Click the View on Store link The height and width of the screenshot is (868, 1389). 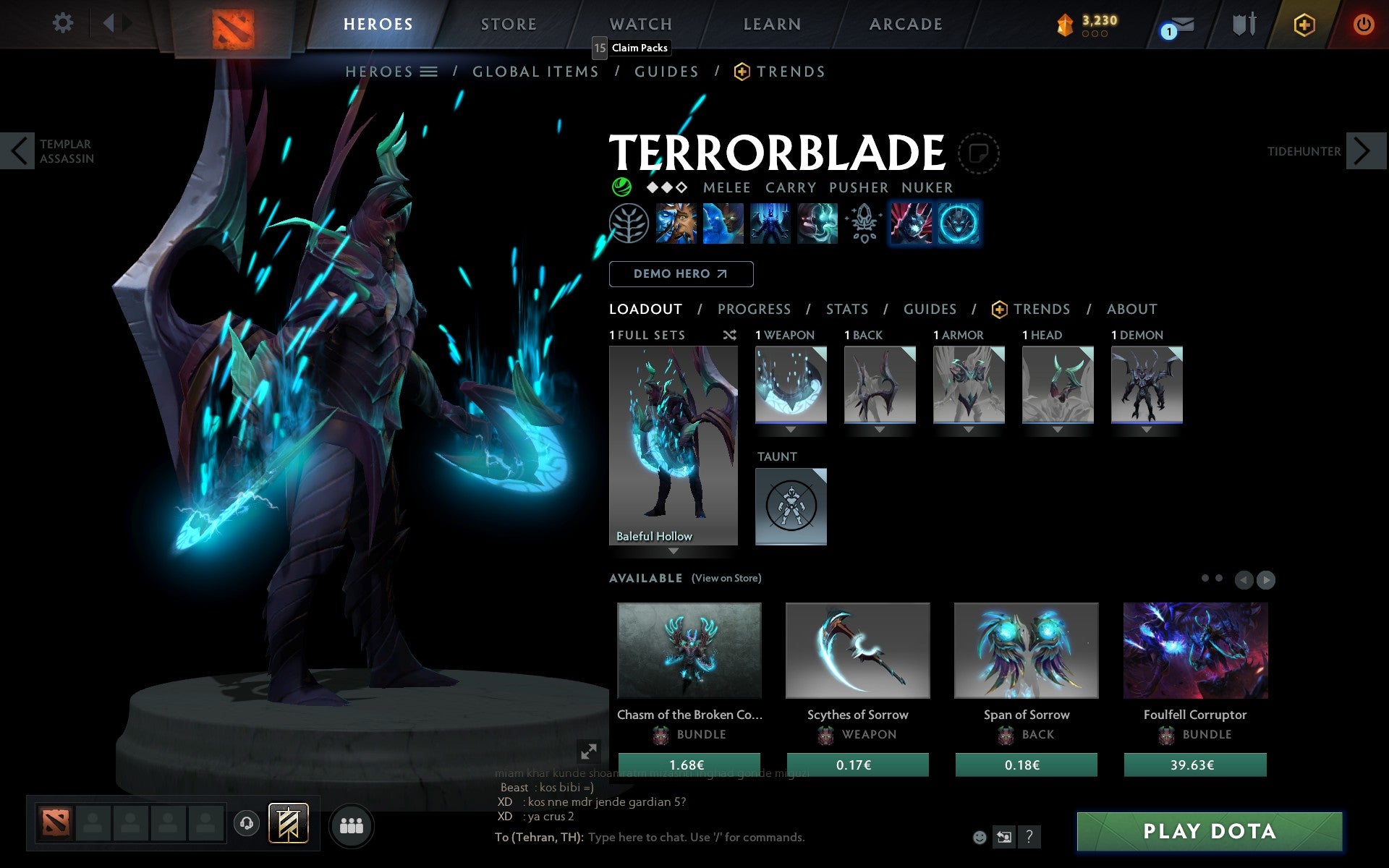point(726,578)
